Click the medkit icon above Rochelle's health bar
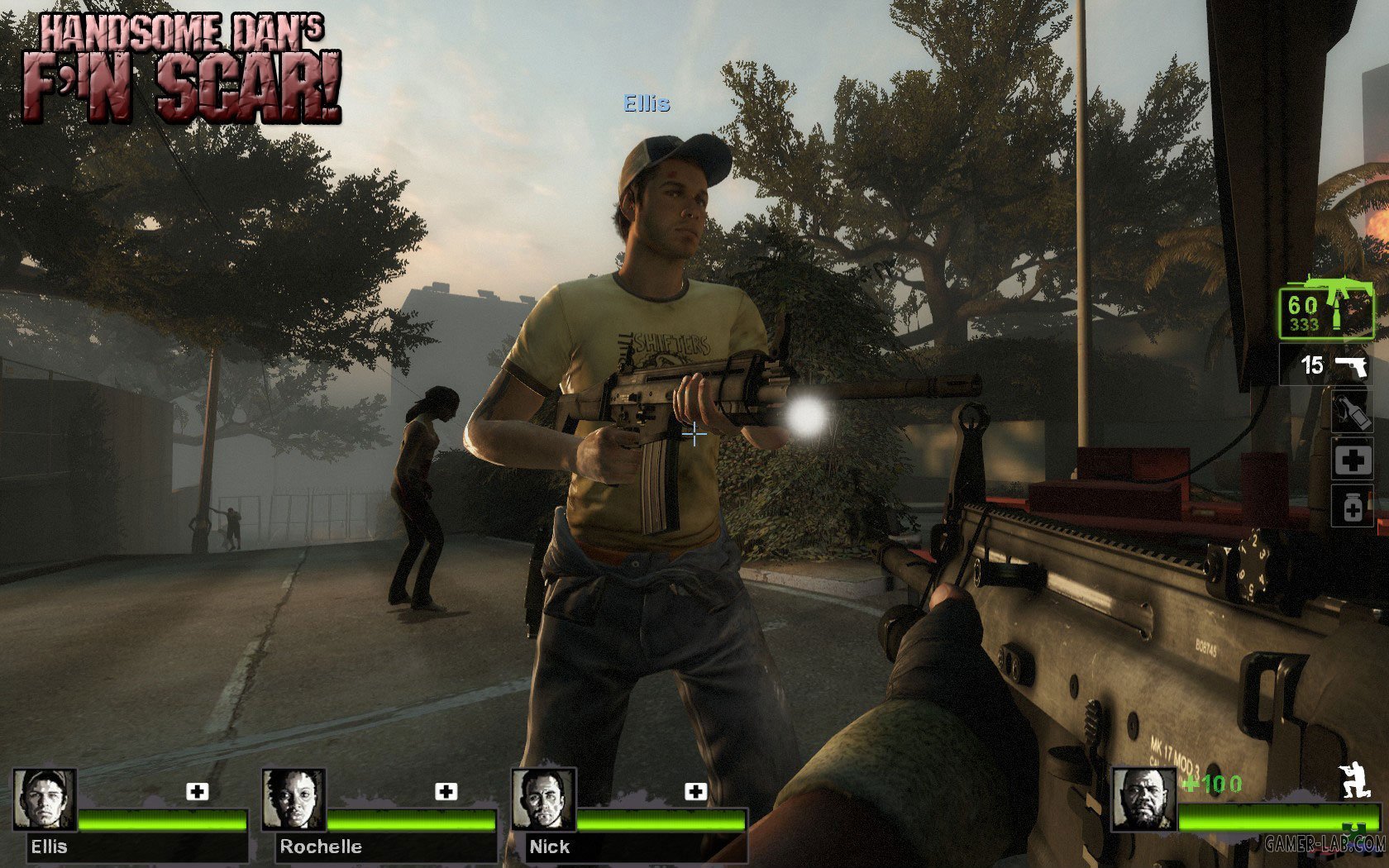 tap(446, 792)
